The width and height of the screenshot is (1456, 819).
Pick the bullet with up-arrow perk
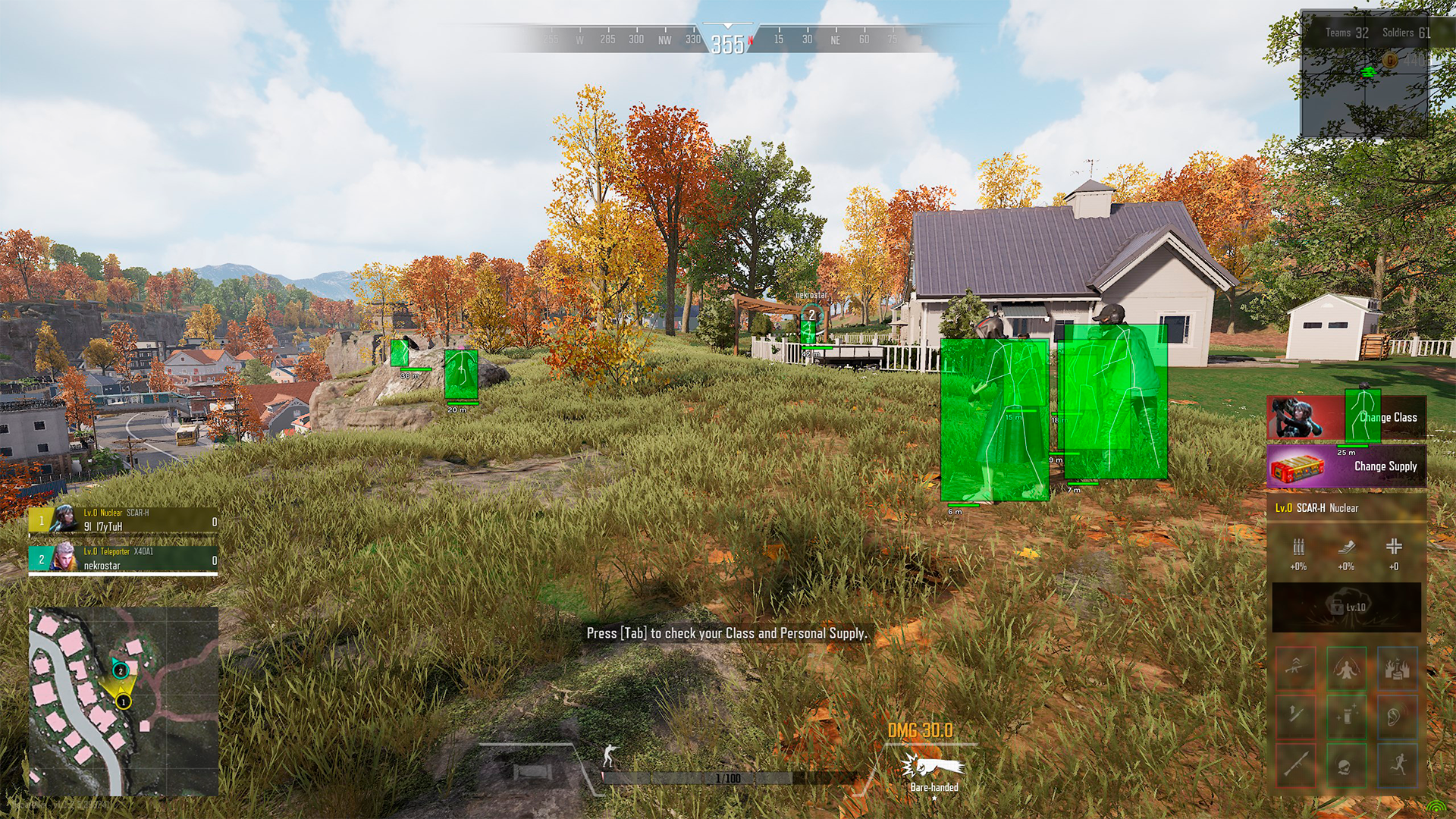(x=1296, y=715)
